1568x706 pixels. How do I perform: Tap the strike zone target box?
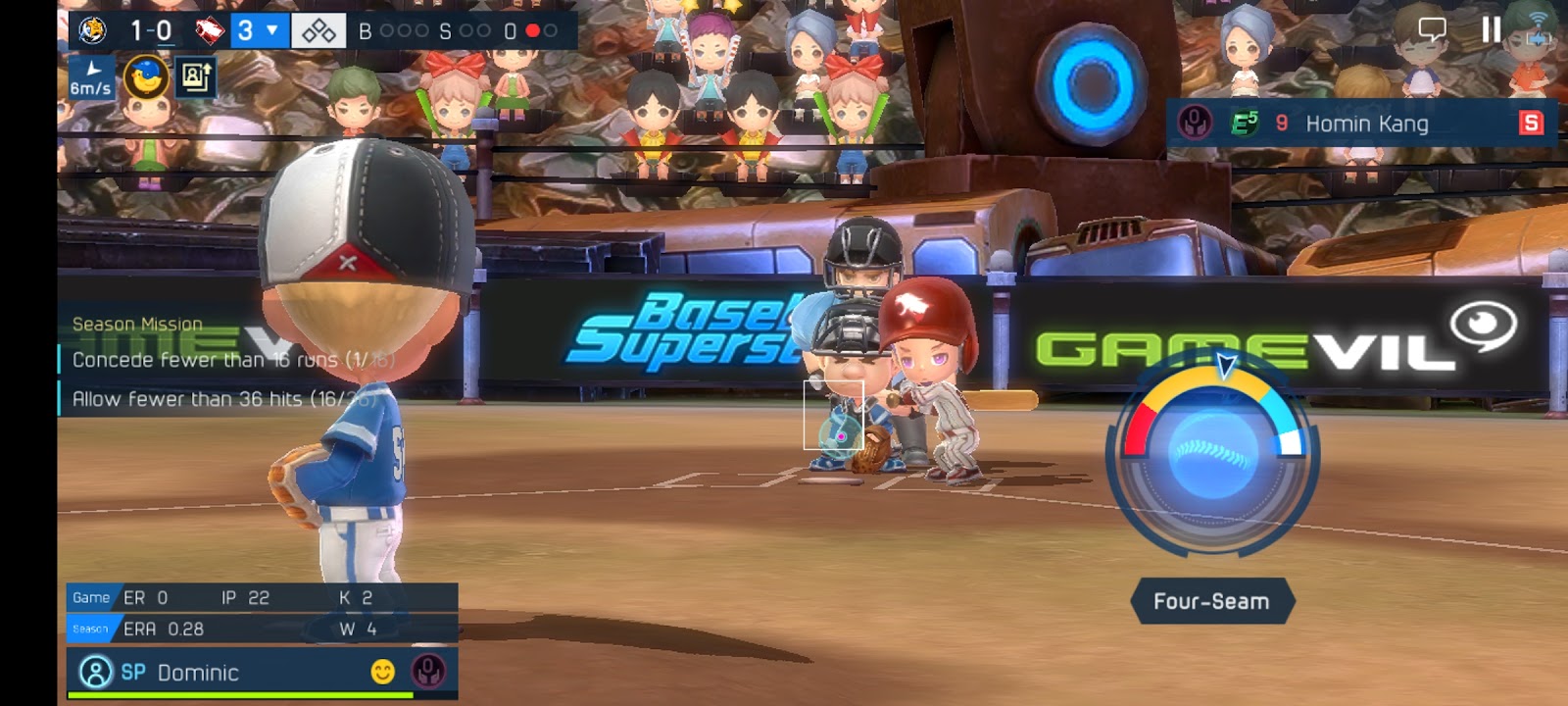pos(834,415)
